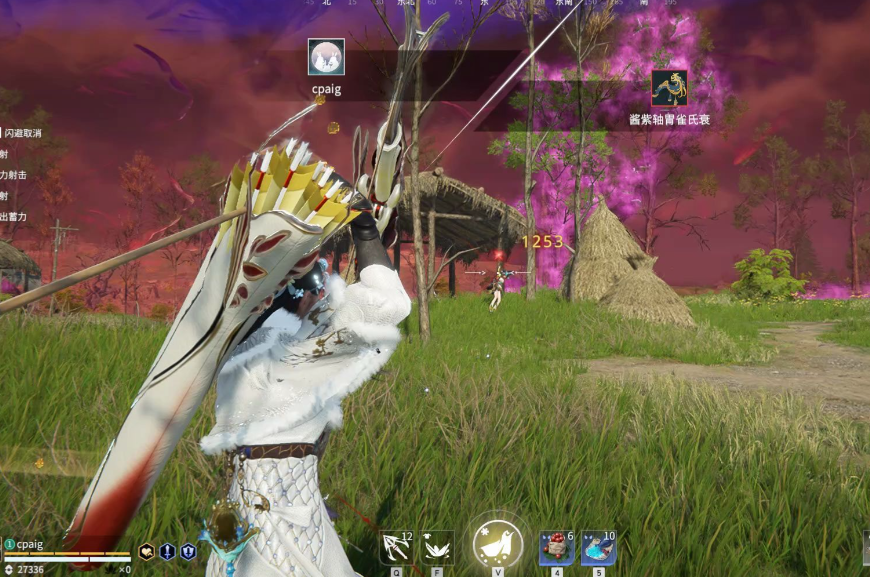870x577 pixels.
Task: Click cpaig's rabbit avatar portrait
Action: (x=326, y=57)
